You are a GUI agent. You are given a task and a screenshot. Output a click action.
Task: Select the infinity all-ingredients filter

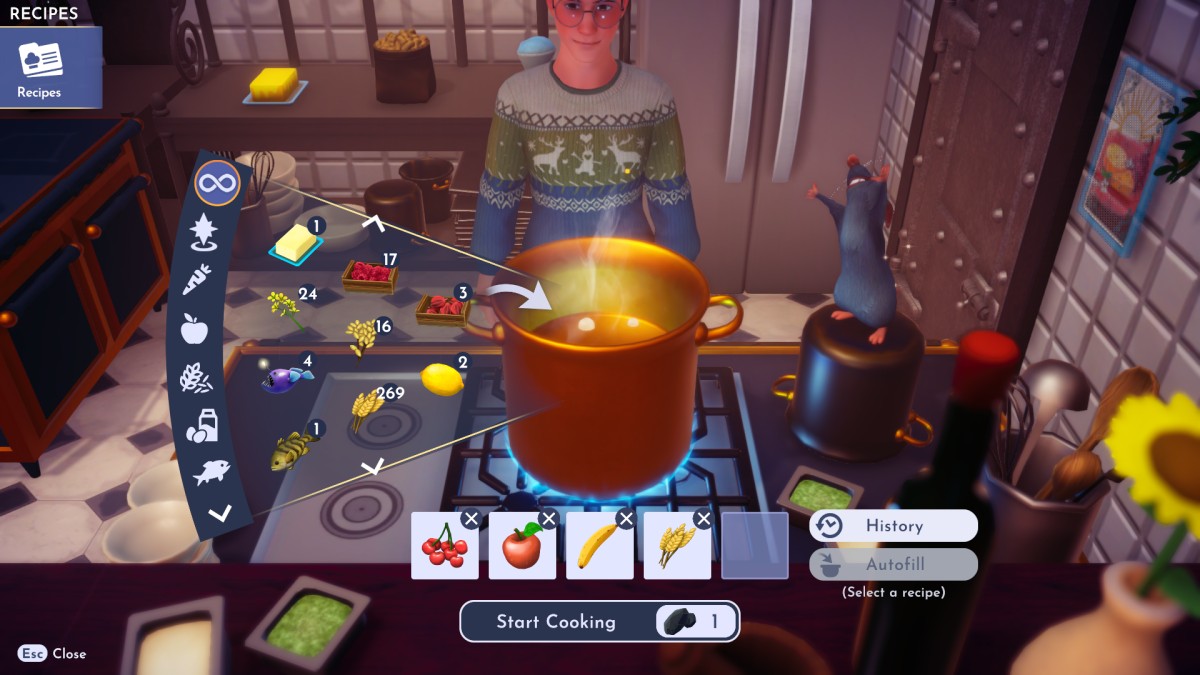pyautogui.click(x=217, y=184)
